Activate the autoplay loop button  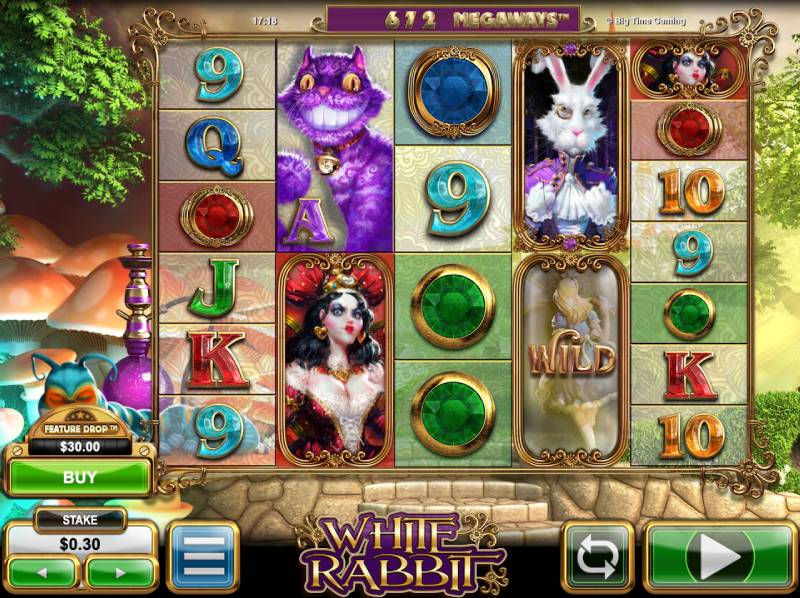(x=598, y=556)
